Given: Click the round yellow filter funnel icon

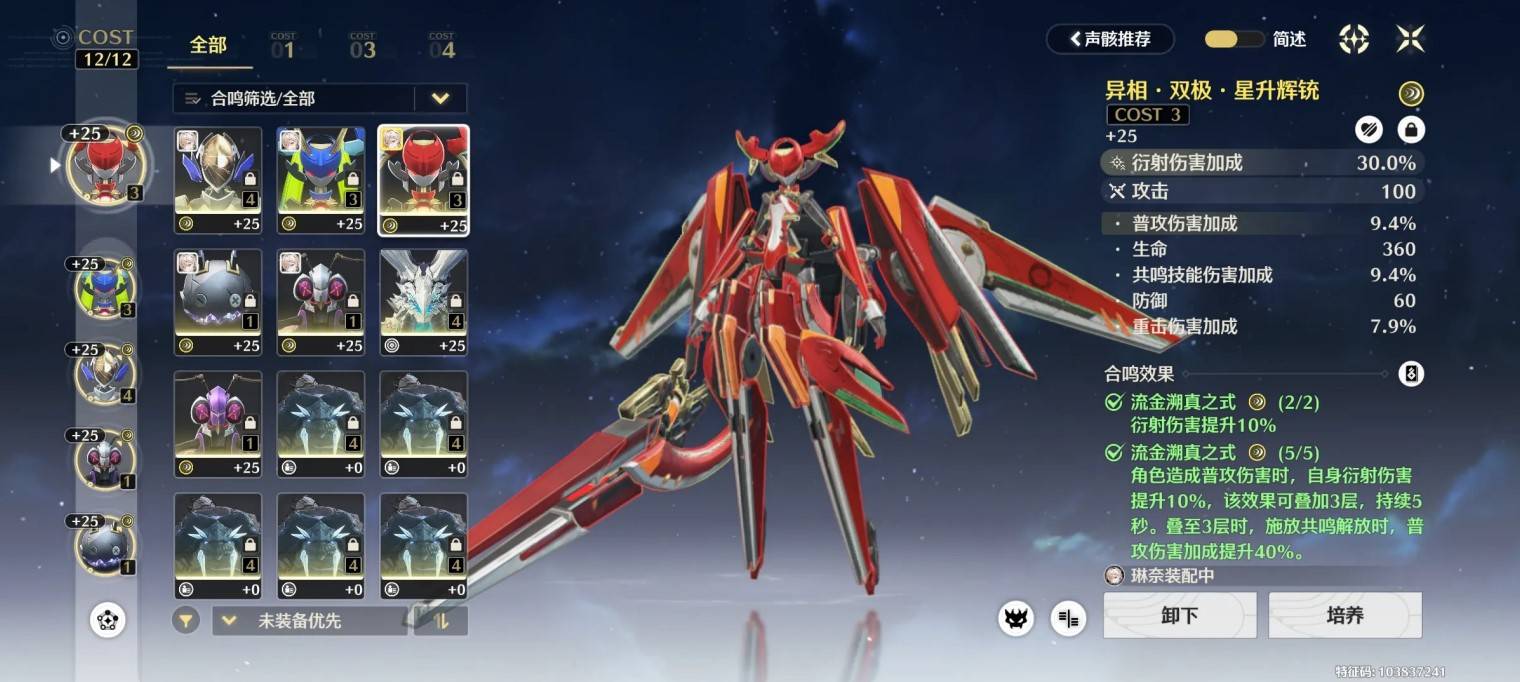Looking at the screenshot, I should click(185, 621).
